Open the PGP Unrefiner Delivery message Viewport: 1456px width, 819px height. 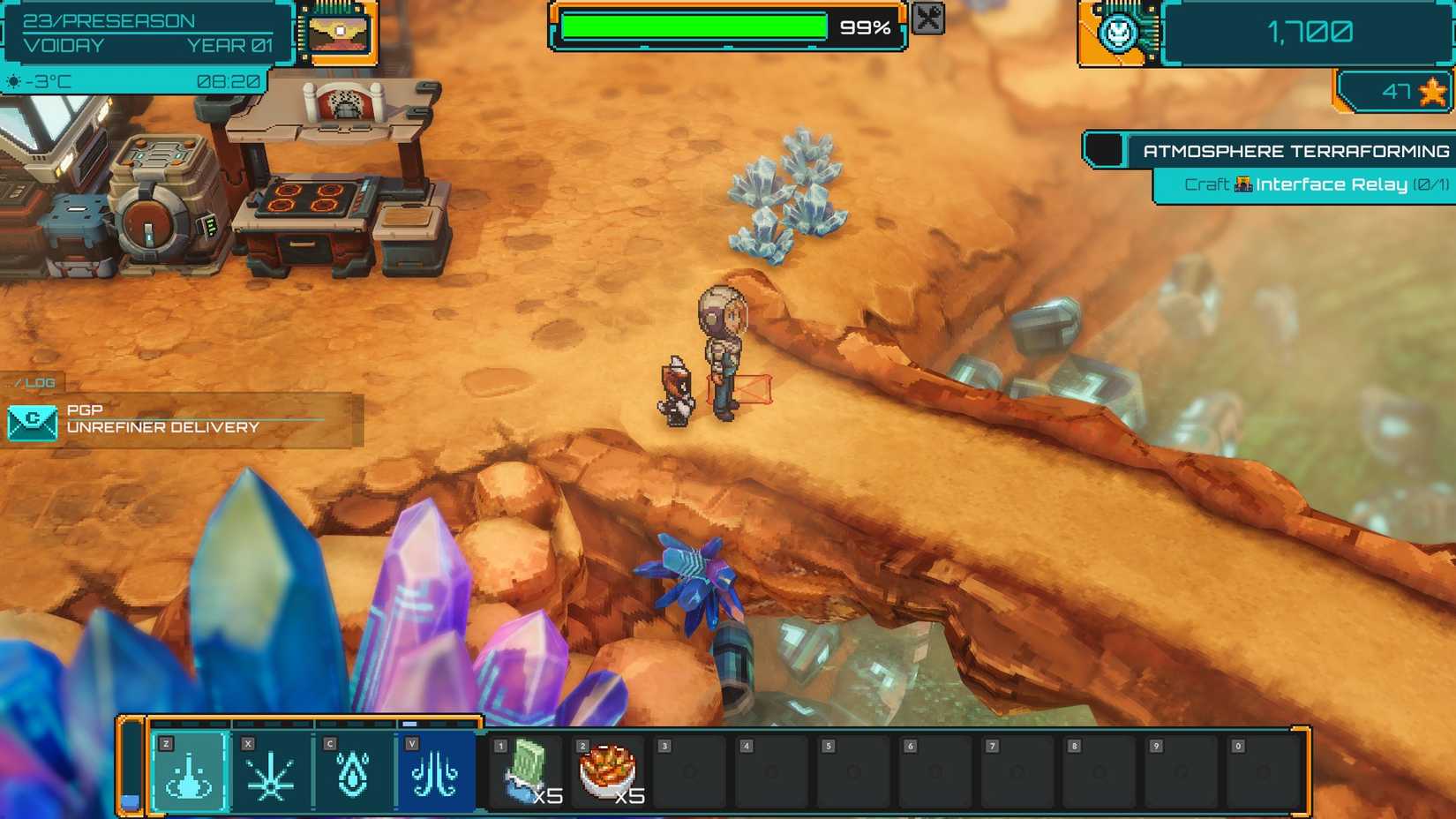pos(181,419)
